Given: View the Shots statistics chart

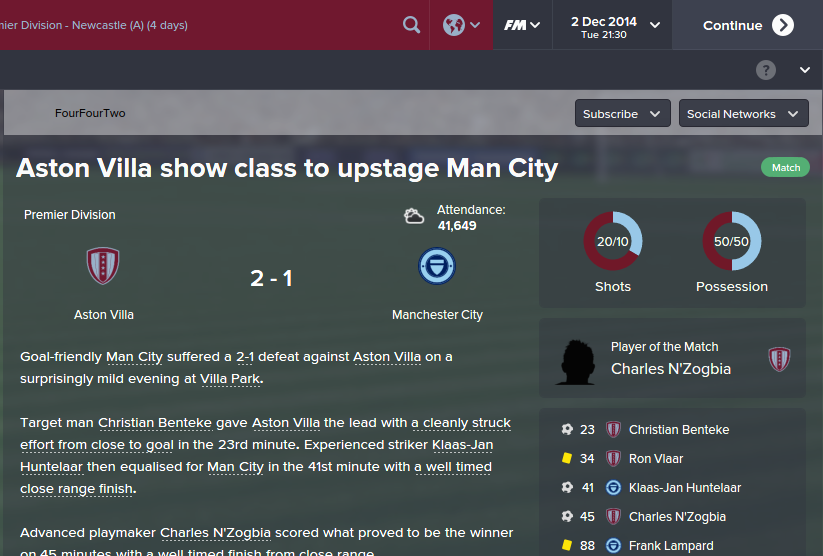Looking at the screenshot, I should pos(613,242).
